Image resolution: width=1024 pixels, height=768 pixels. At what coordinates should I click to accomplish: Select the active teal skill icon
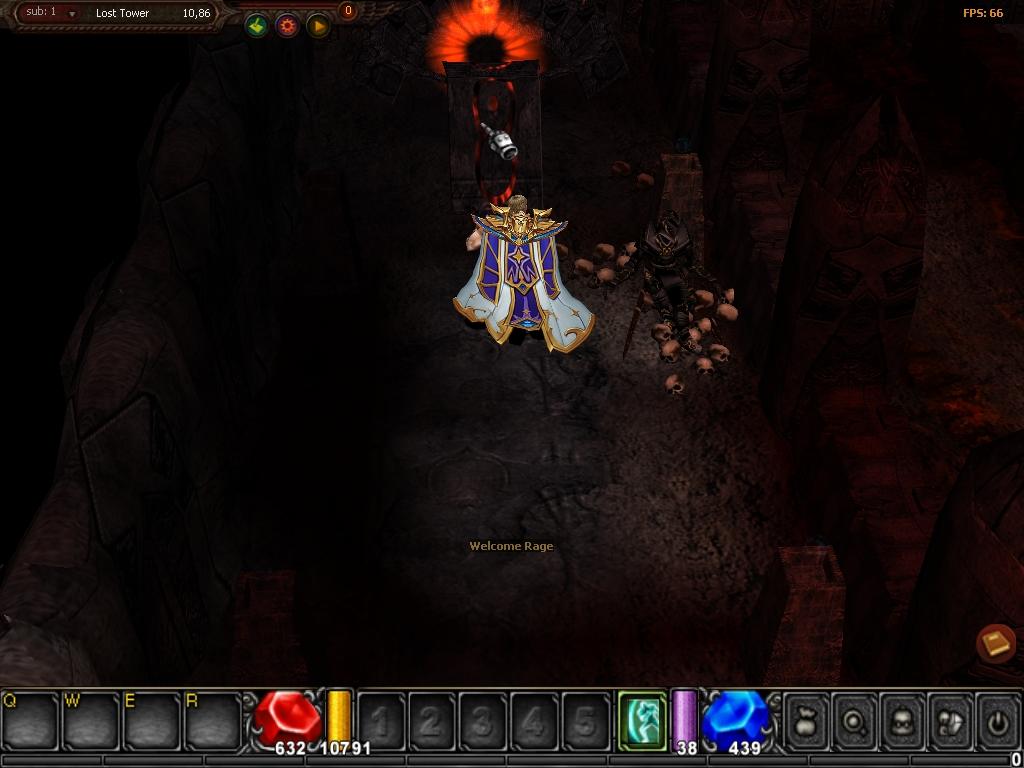point(642,719)
